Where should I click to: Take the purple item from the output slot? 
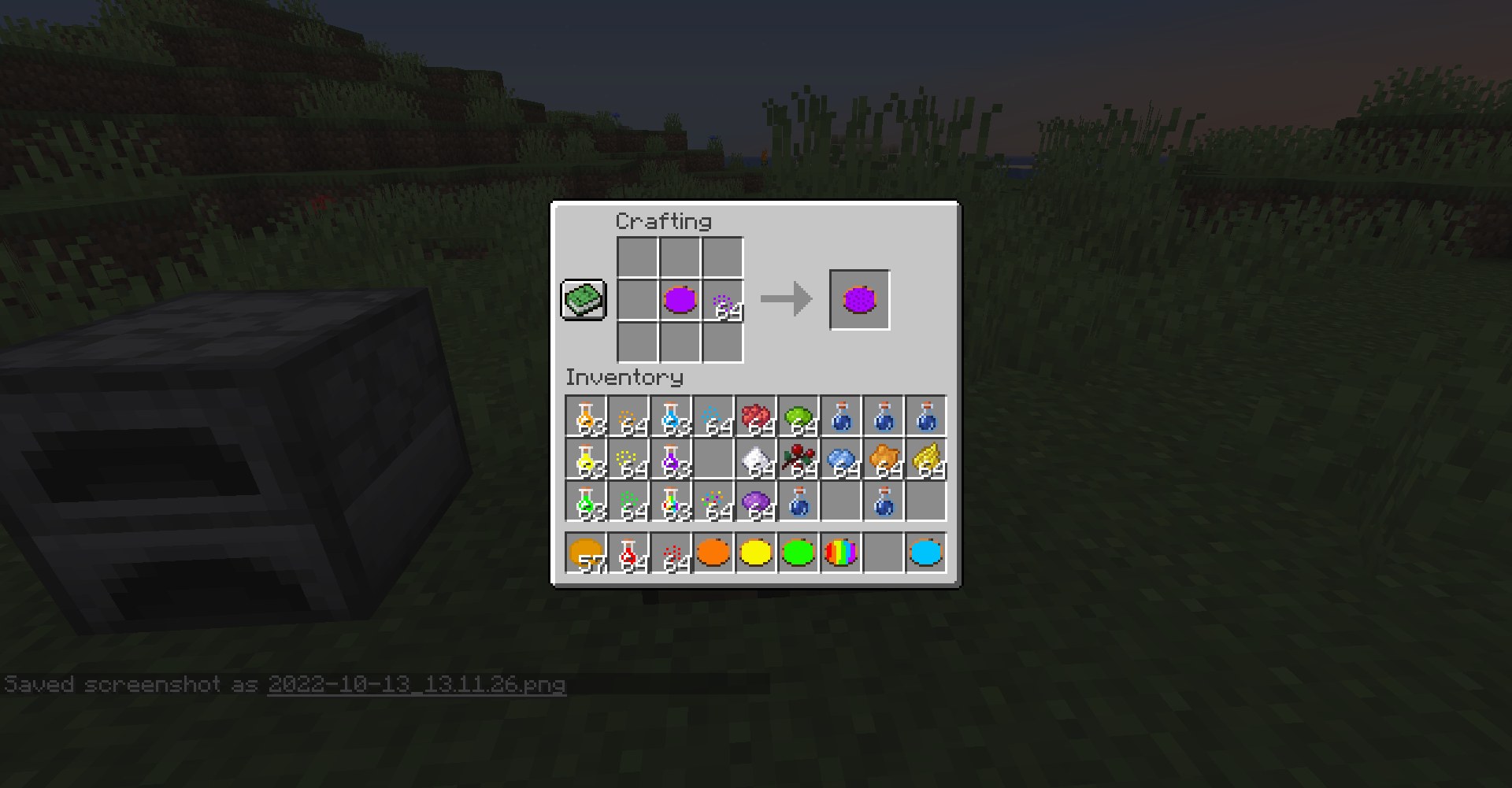[859, 299]
